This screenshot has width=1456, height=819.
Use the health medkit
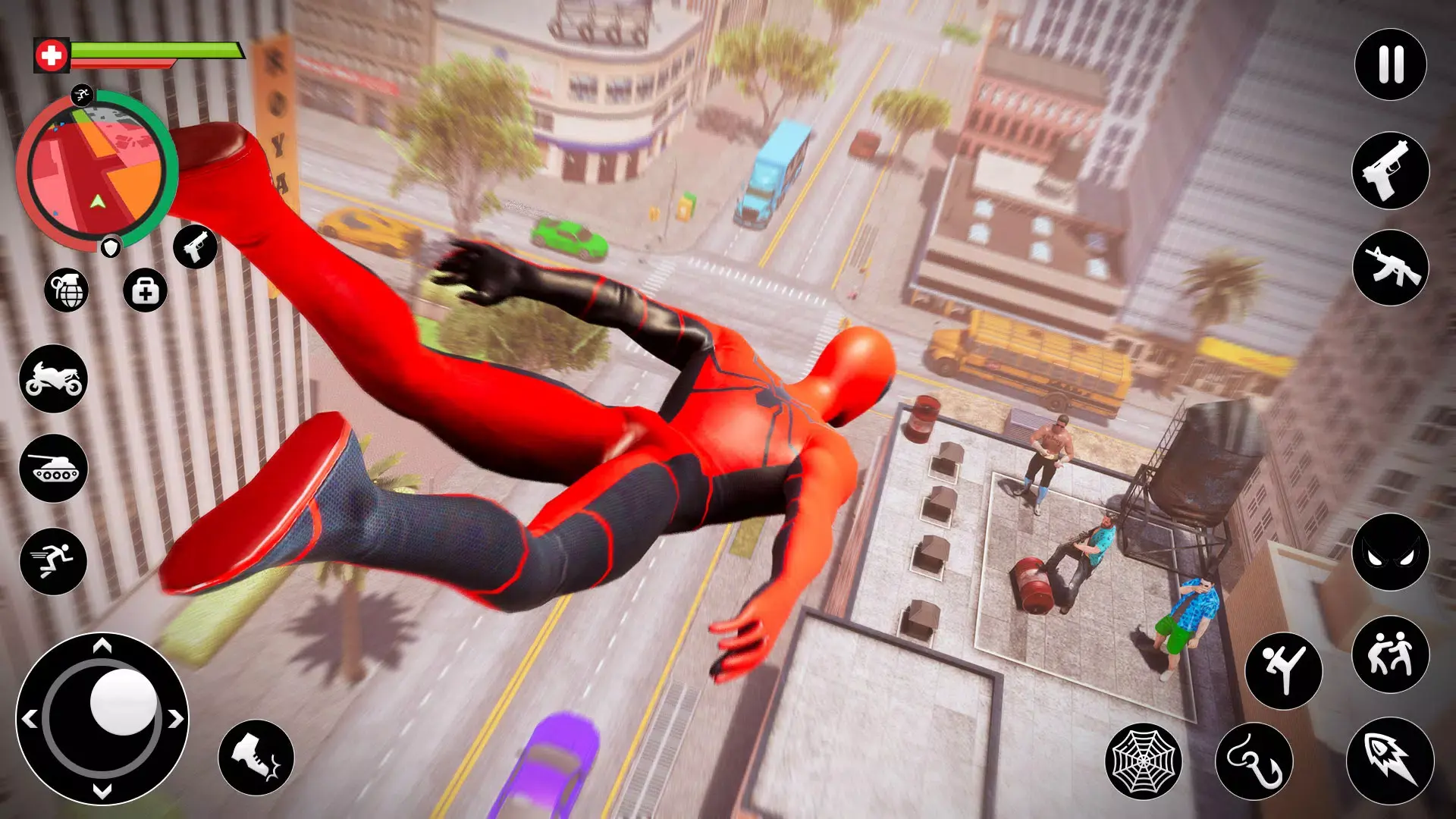146,290
